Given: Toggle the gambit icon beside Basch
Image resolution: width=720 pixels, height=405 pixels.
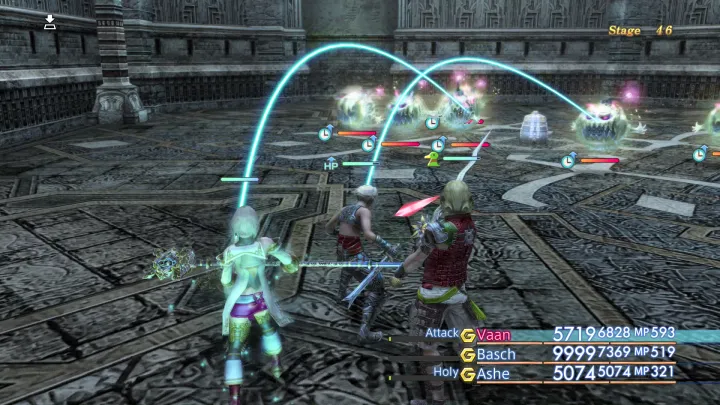Looking at the screenshot, I should click(x=467, y=354).
